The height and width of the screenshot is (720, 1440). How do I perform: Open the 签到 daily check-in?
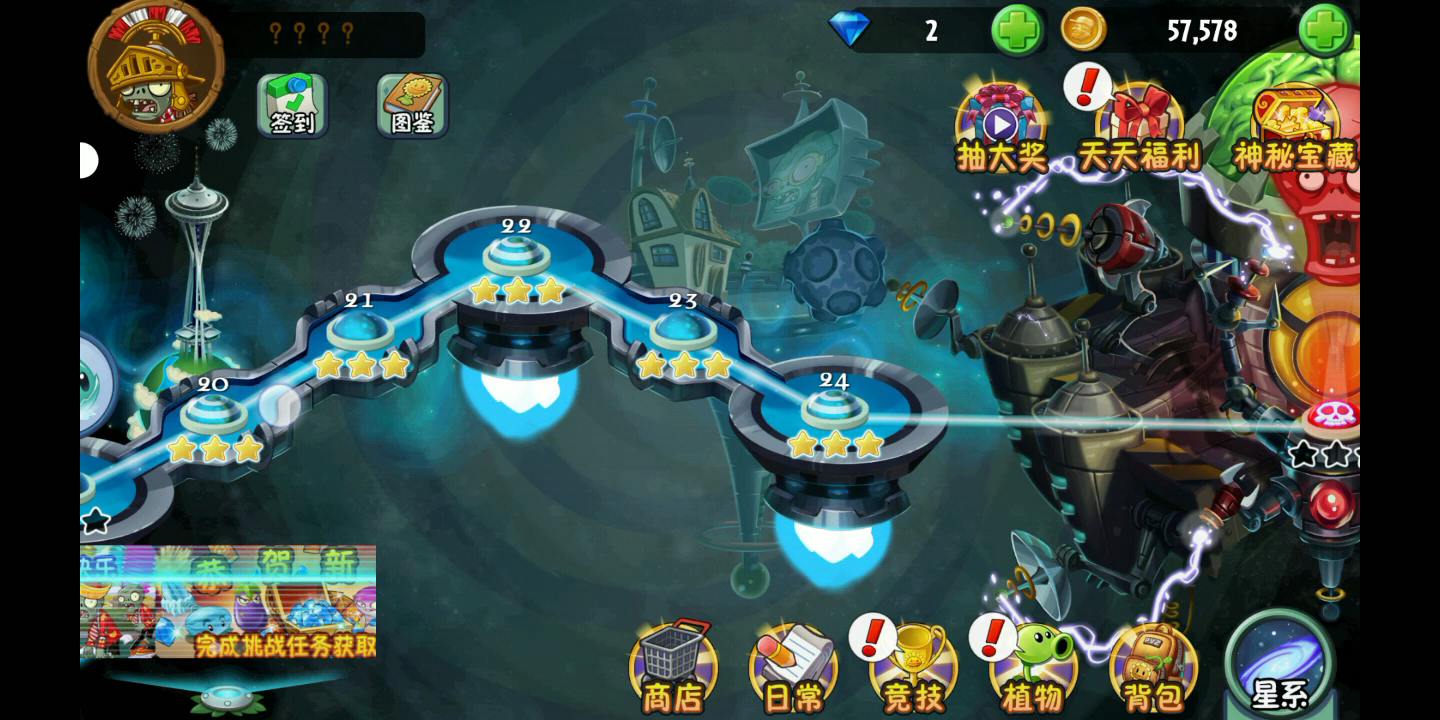tap(292, 104)
